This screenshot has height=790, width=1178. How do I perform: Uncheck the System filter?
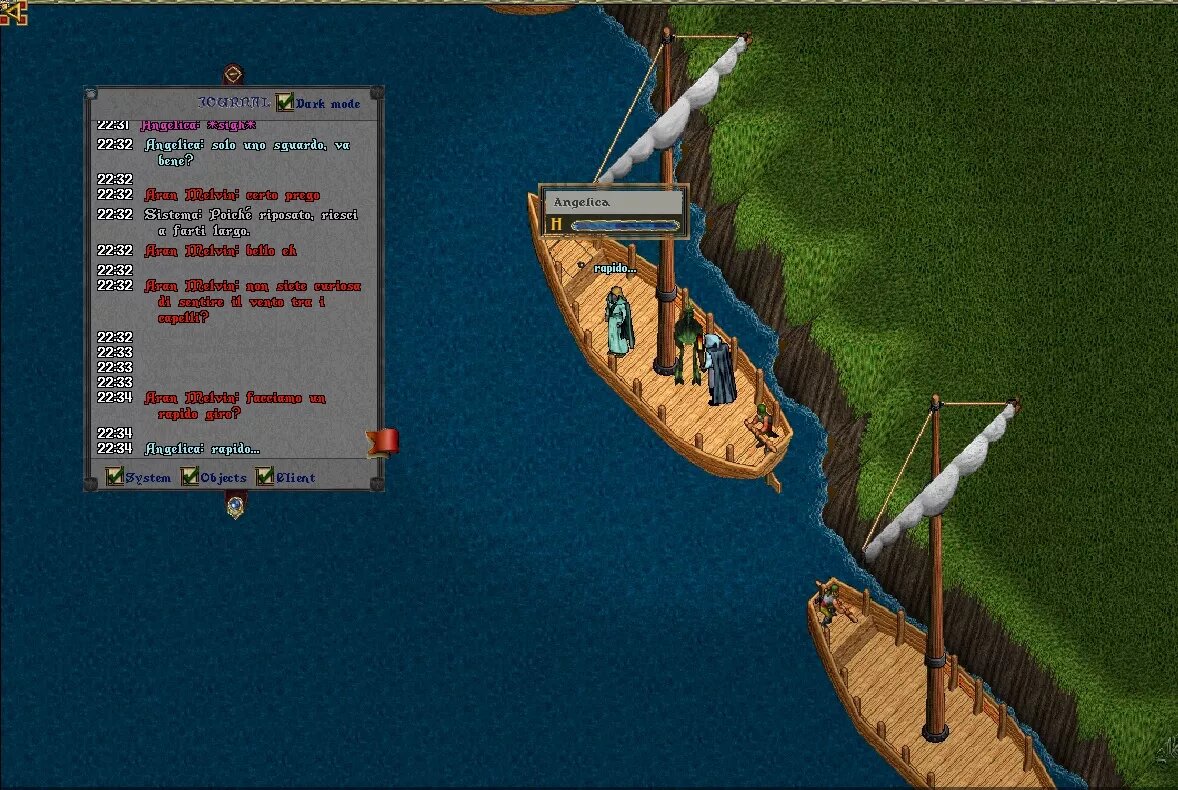pos(115,477)
